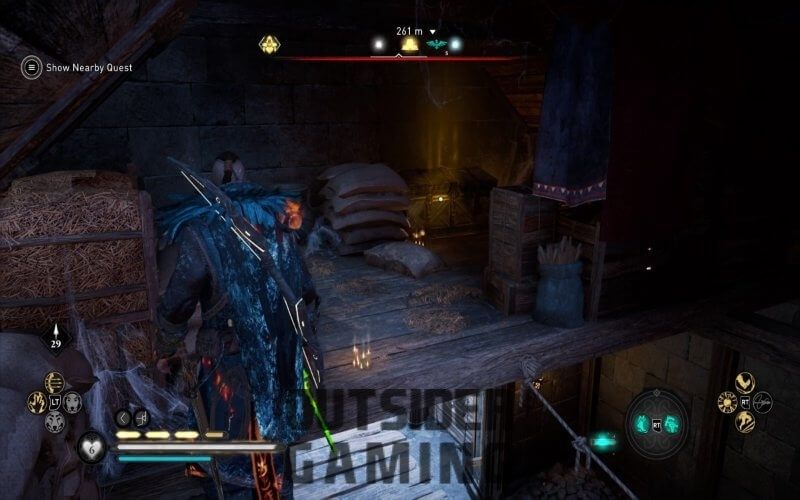Use a ration from the heart icon
This screenshot has width=800, height=500.
coord(92,446)
